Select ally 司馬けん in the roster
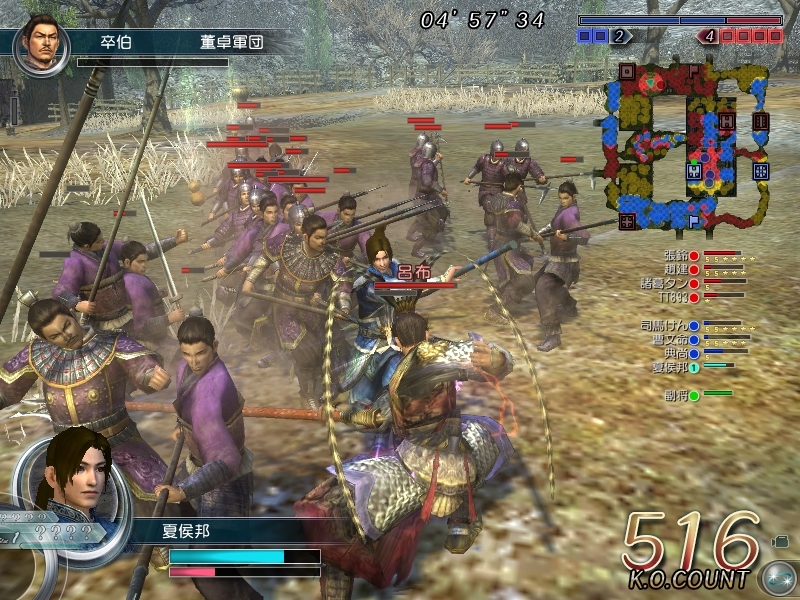The image size is (800, 600). [670, 326]
